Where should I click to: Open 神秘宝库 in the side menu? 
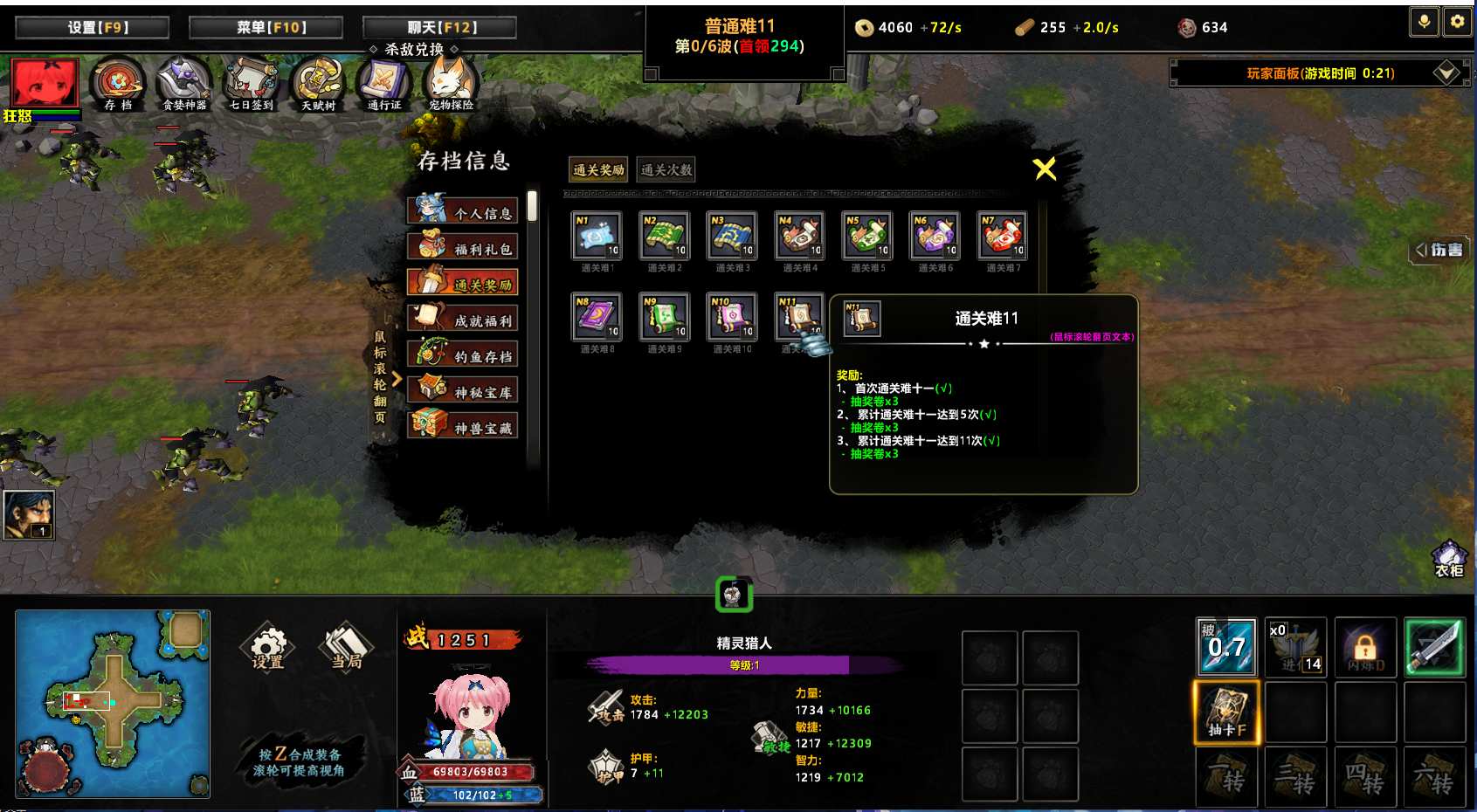463,391
